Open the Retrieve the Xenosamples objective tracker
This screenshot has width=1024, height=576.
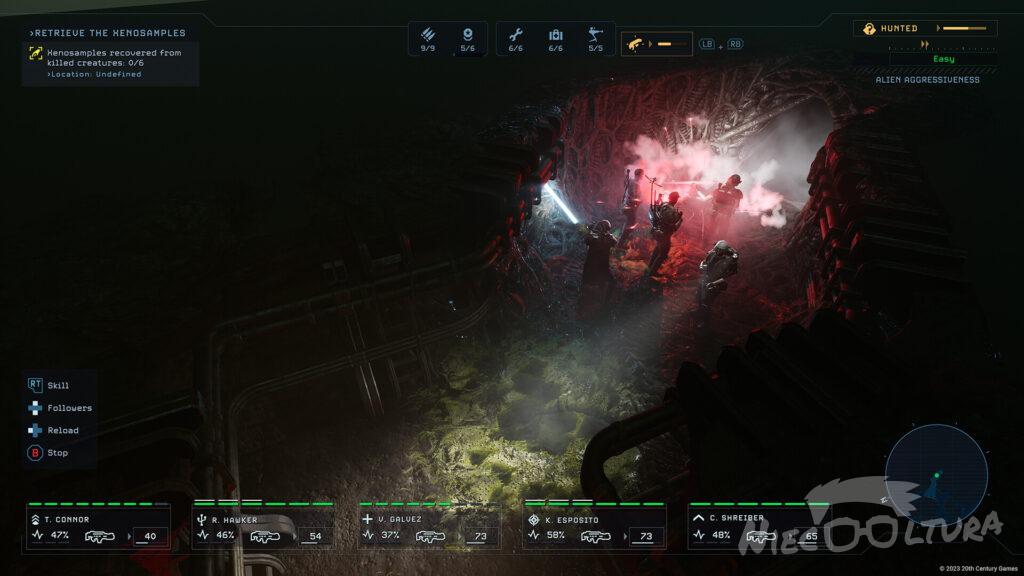pos(110,54)
